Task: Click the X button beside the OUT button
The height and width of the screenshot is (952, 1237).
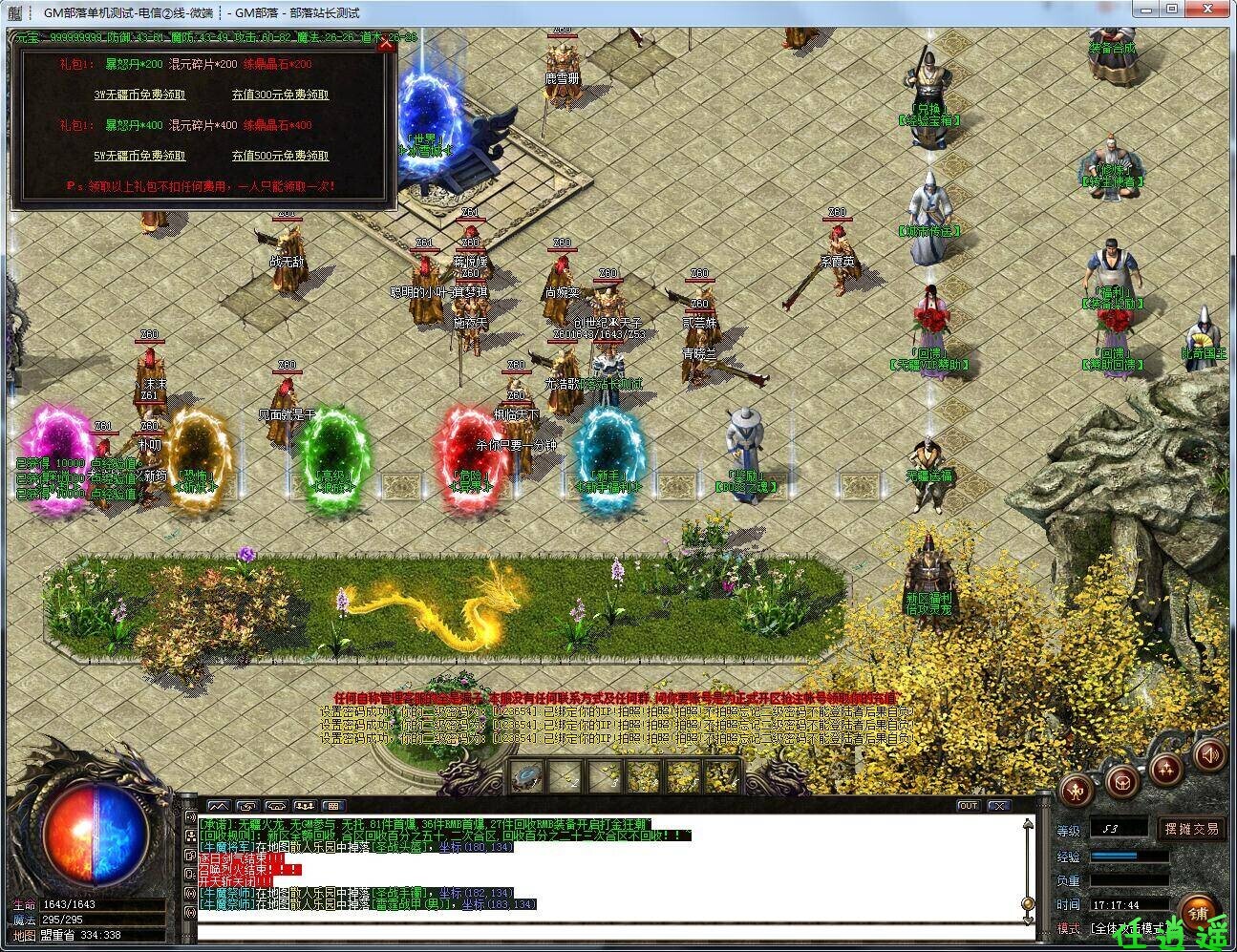Action: [998, 806]
